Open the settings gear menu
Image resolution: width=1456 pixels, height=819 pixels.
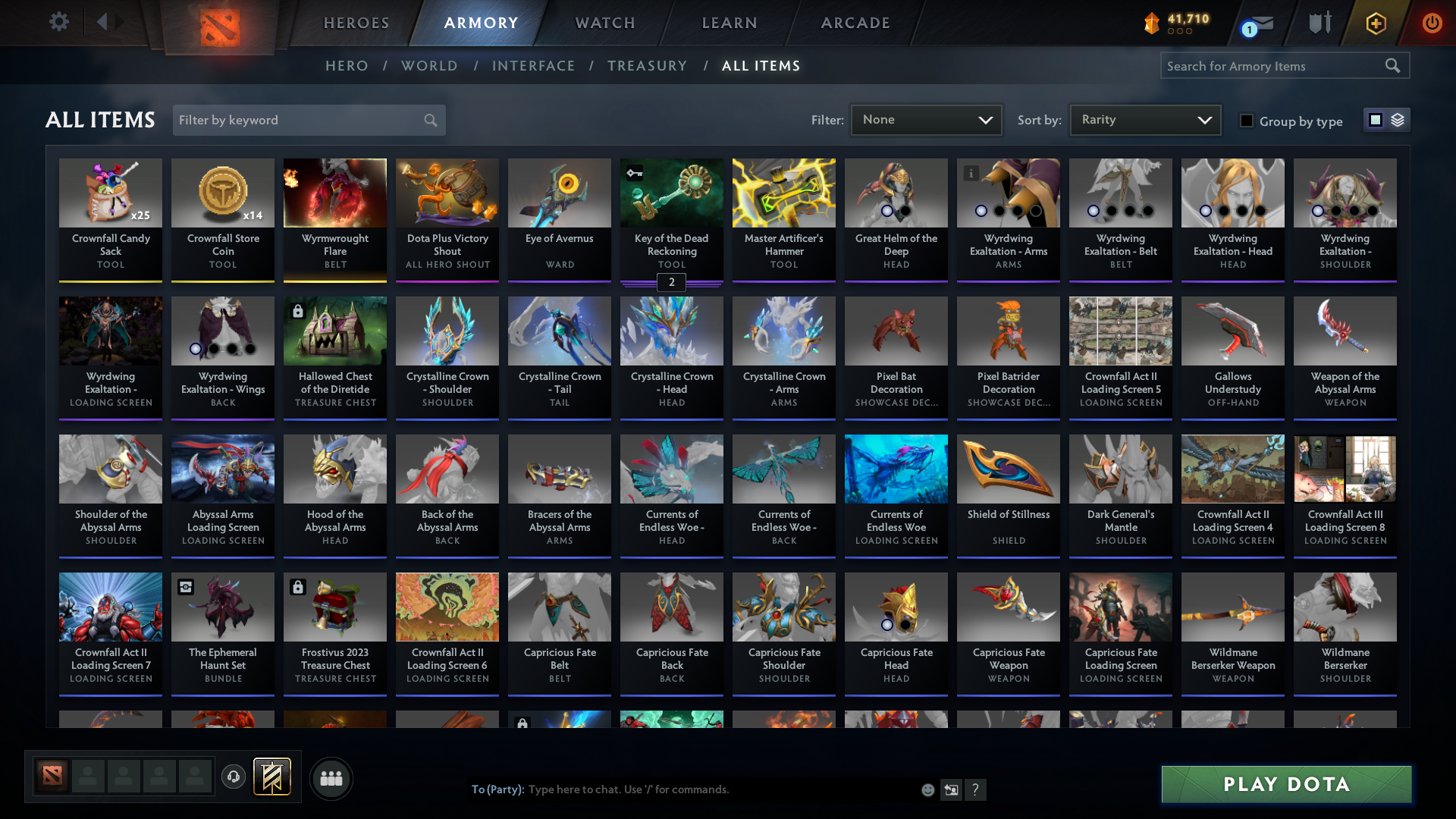pyautogui.click(x=59, y=21)
